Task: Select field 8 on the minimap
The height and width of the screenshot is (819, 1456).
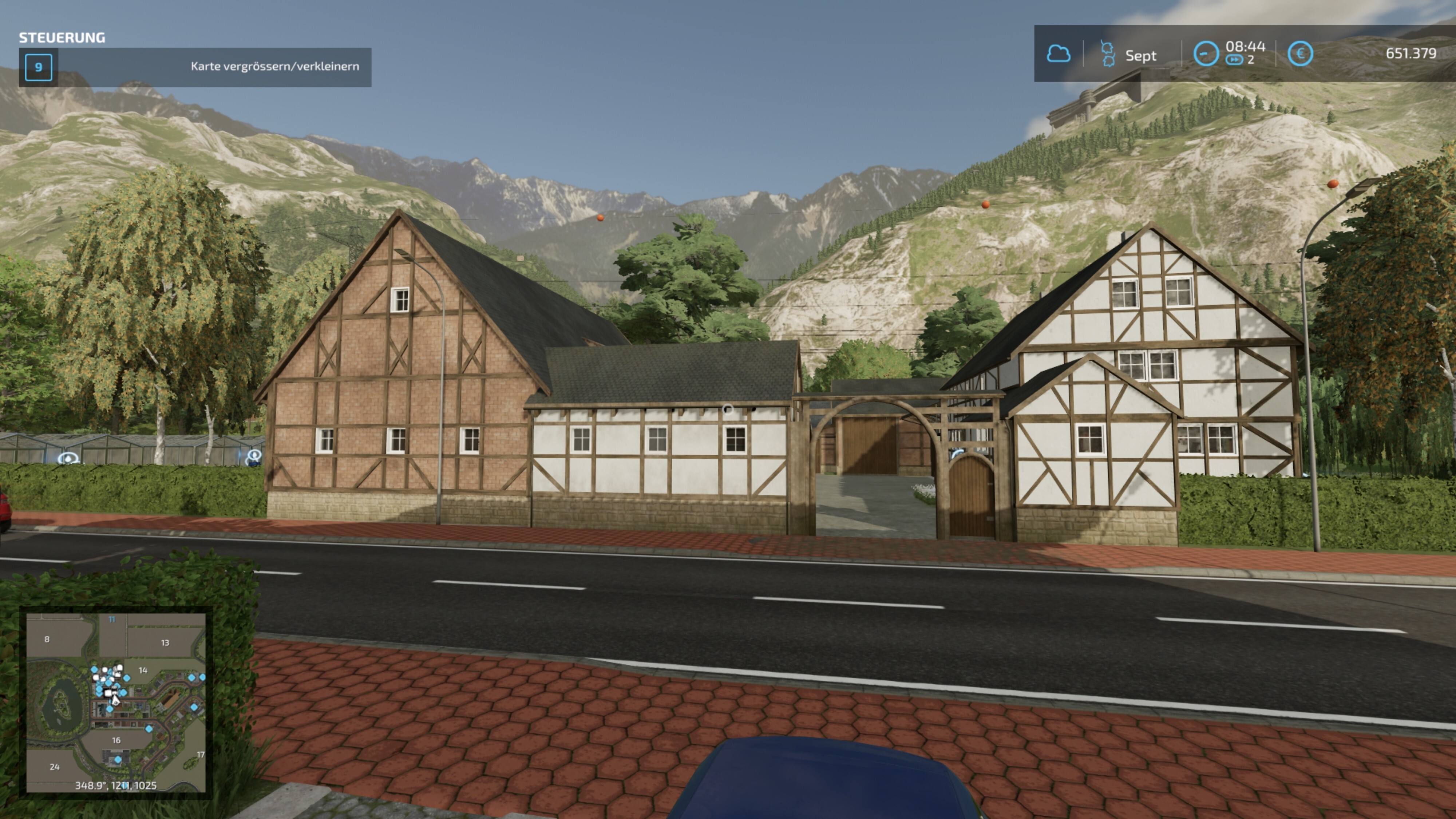Action: click(x=47, y=639)
